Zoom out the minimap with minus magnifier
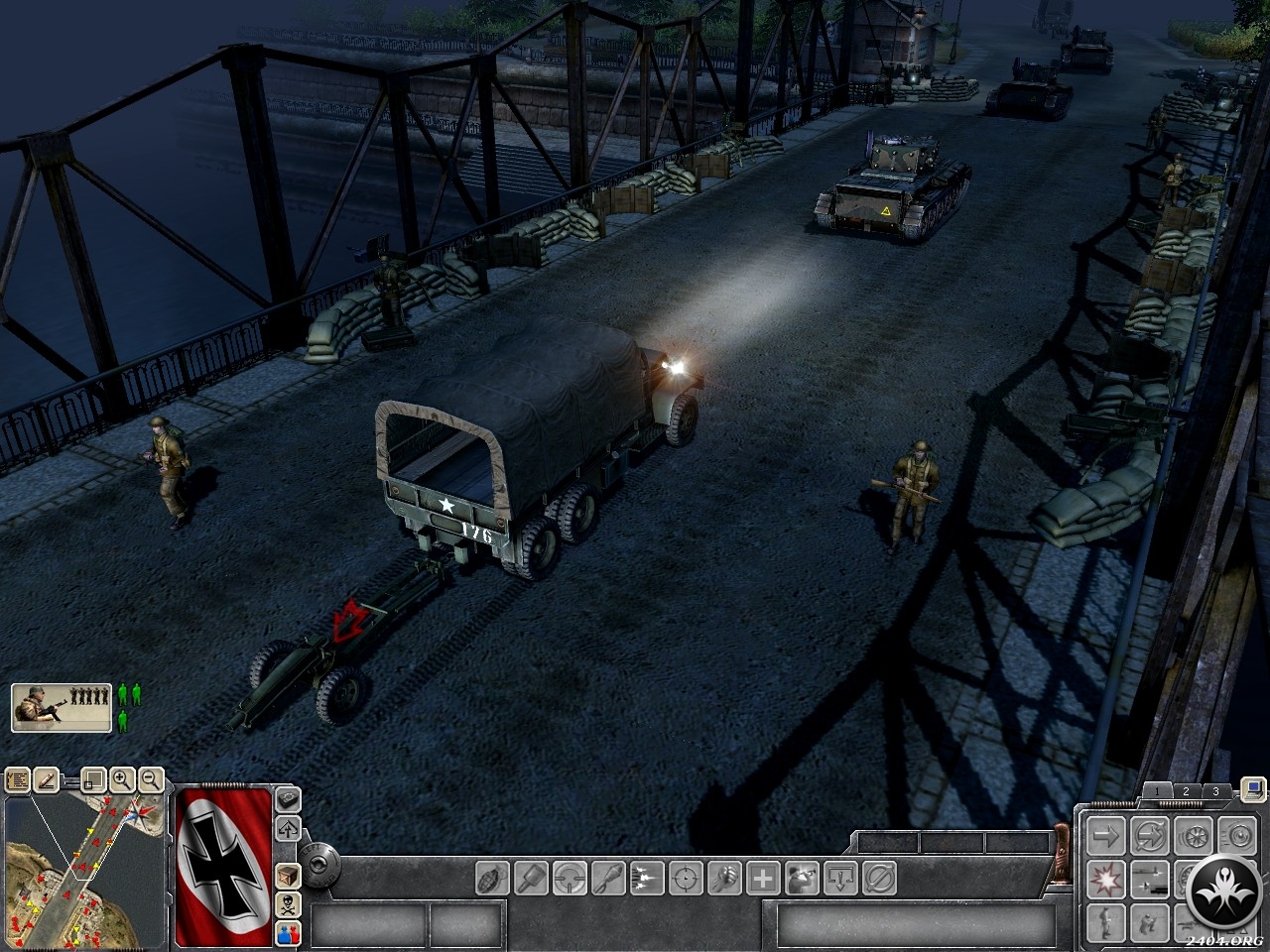This screenshot has width=1270, height=952. point(150,780)
